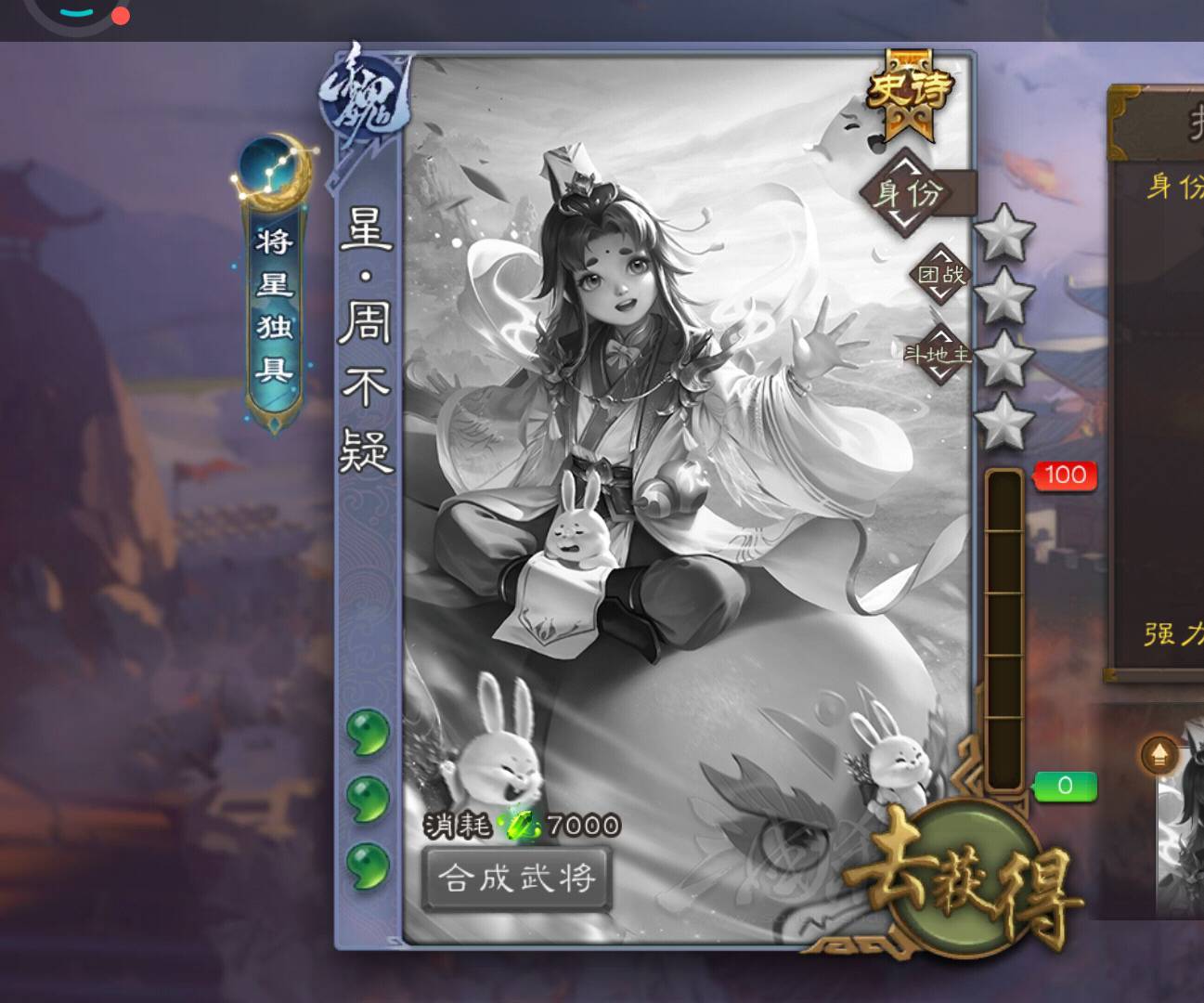The height and width of the screenshot is (1003, 1204).
Task: Choose the 斗地主 mode tab
Action: tap(938, 354)
